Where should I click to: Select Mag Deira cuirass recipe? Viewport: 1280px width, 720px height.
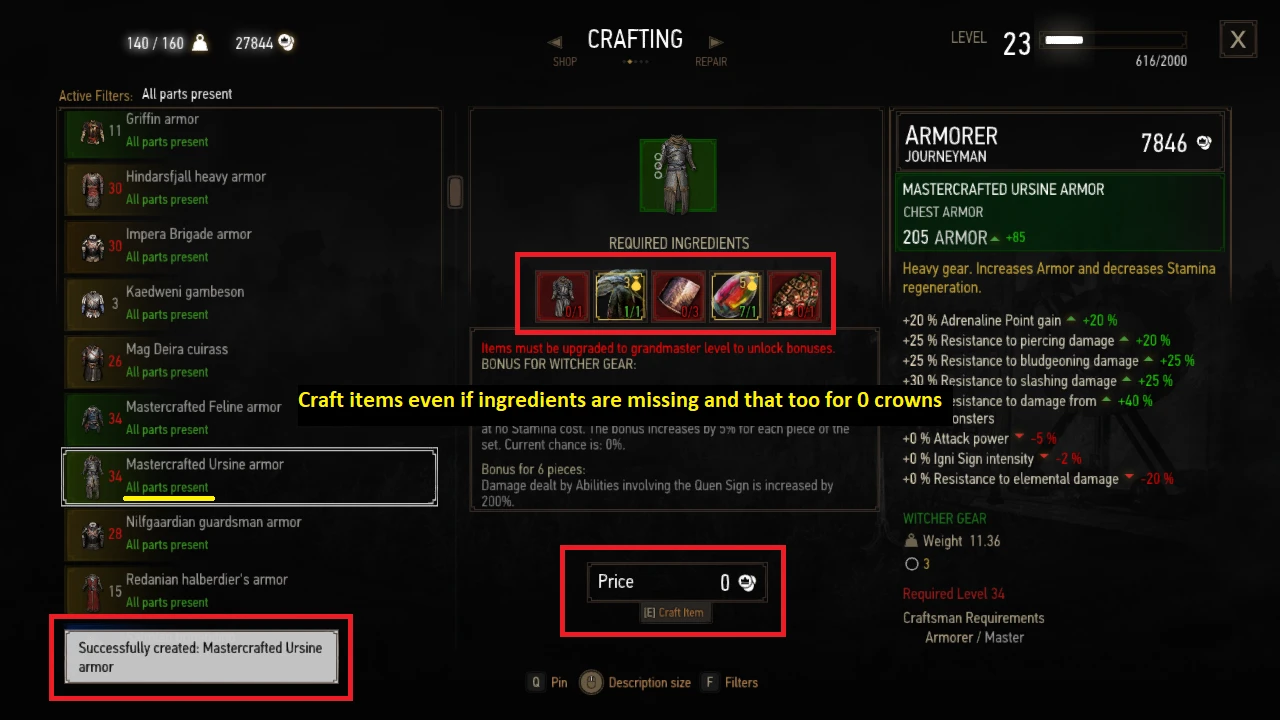click(x=250, y=360)
